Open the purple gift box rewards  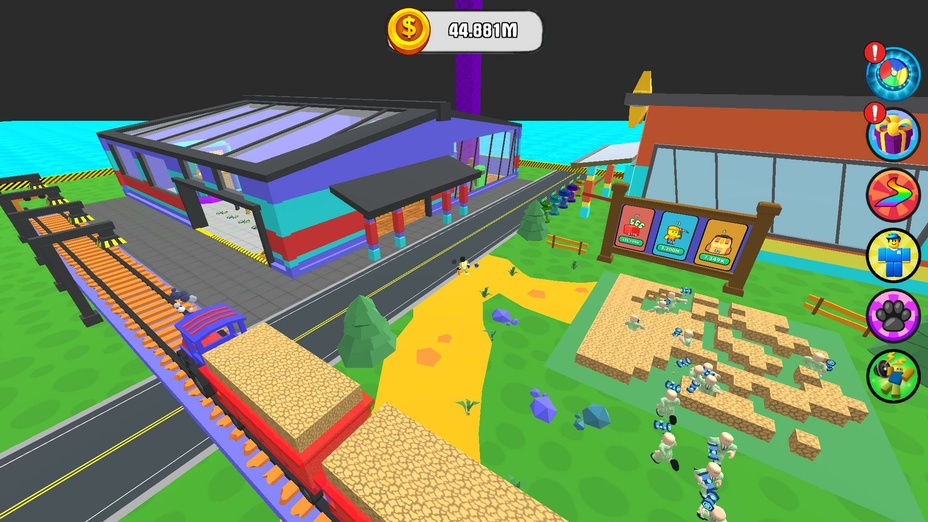[x=892, y=134]
